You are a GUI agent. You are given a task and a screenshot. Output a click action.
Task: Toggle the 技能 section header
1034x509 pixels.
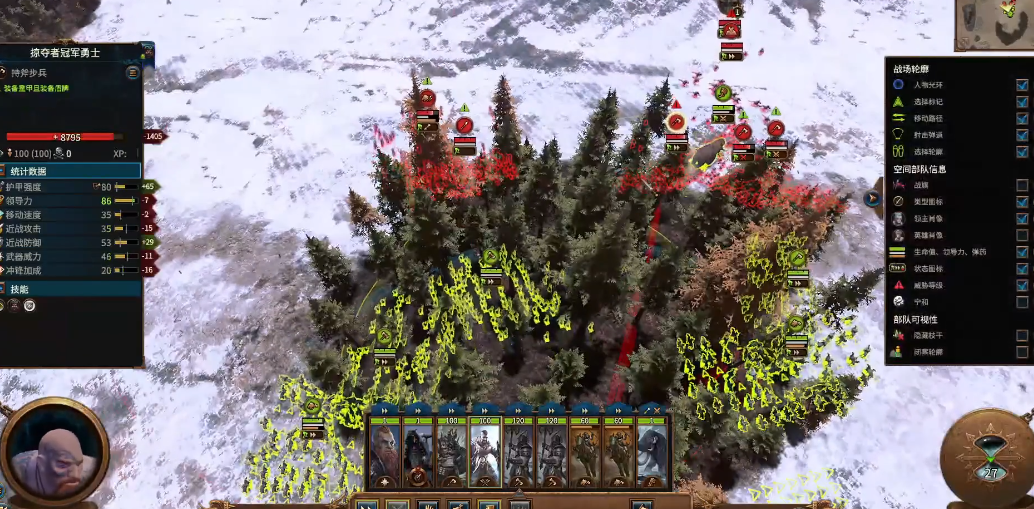[70, 288]
